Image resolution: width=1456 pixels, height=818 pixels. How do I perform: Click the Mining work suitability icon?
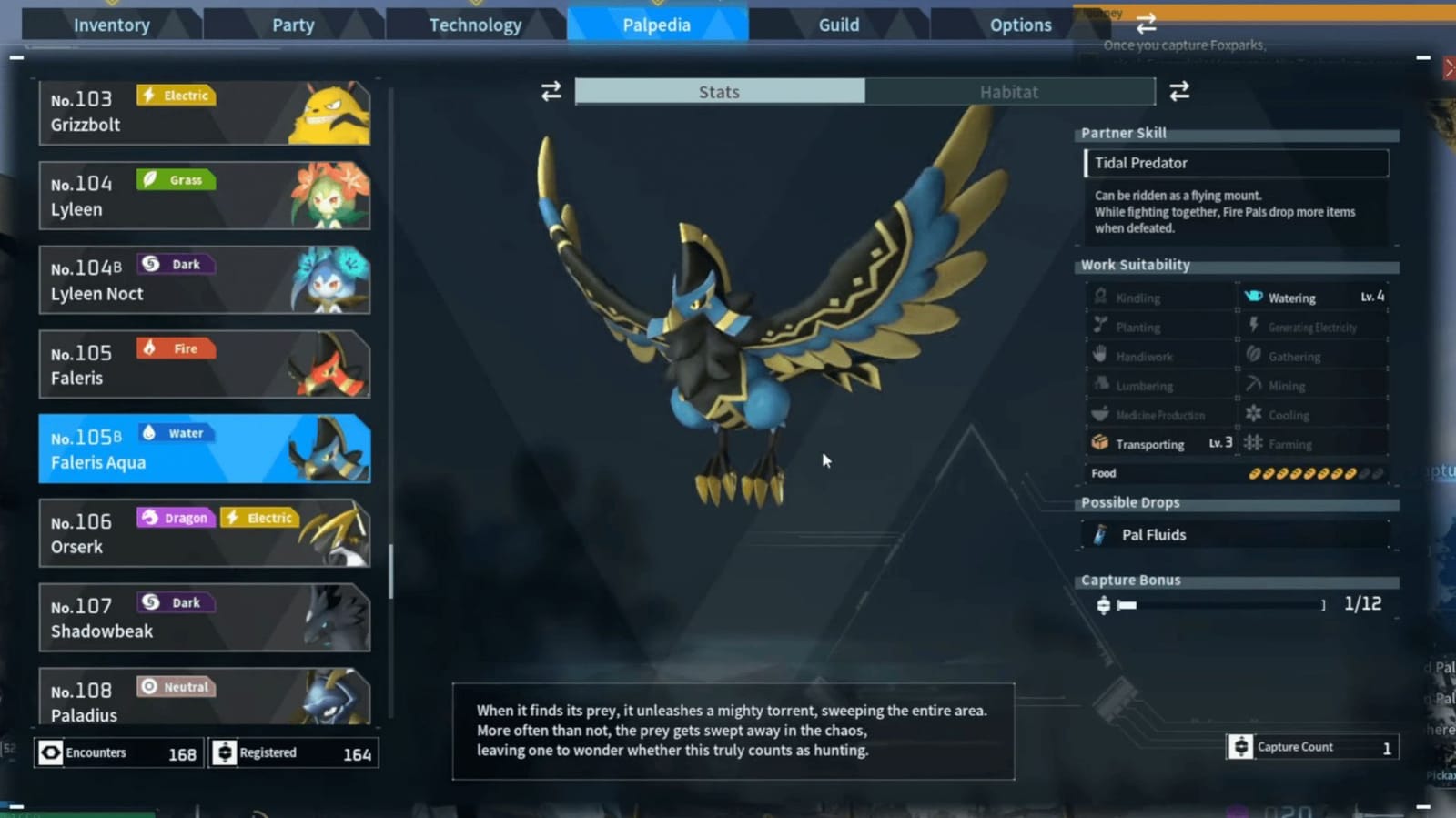click(x=1255, y=385)
